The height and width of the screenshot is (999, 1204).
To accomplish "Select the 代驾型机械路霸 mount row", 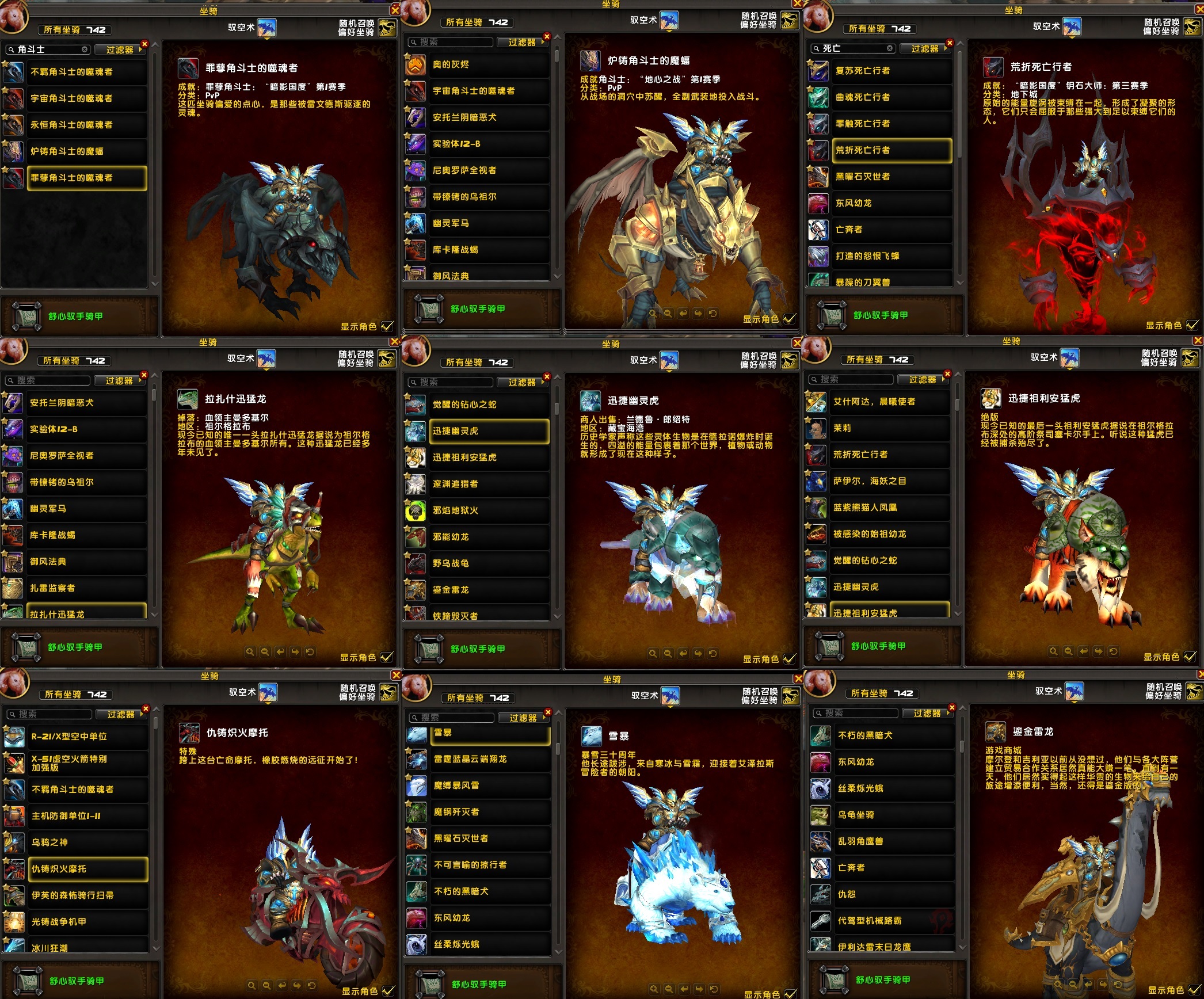I will click(x=894, y=921).
